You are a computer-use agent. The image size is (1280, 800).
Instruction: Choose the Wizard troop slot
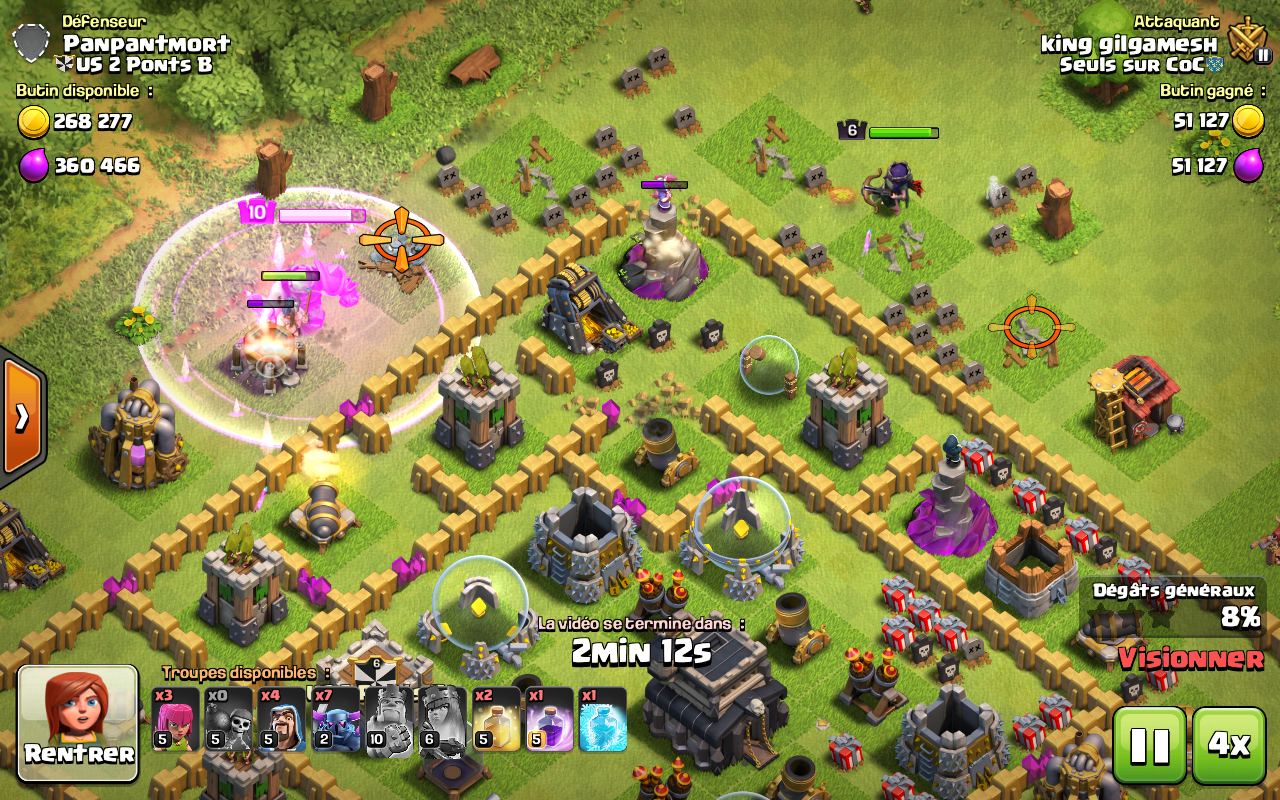tap(282, 719)
